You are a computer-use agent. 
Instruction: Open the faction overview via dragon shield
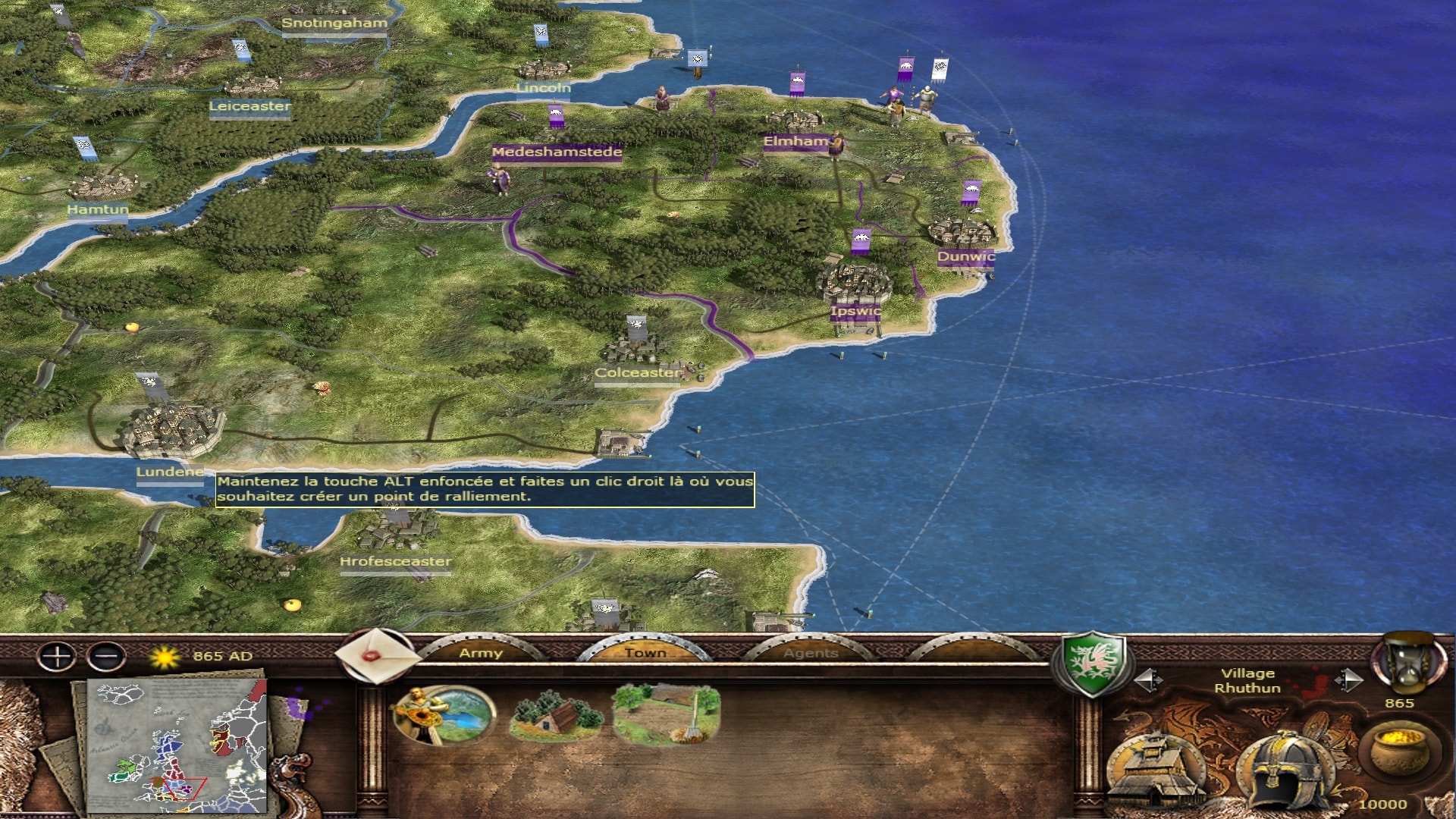click(x=1091, y=662)
